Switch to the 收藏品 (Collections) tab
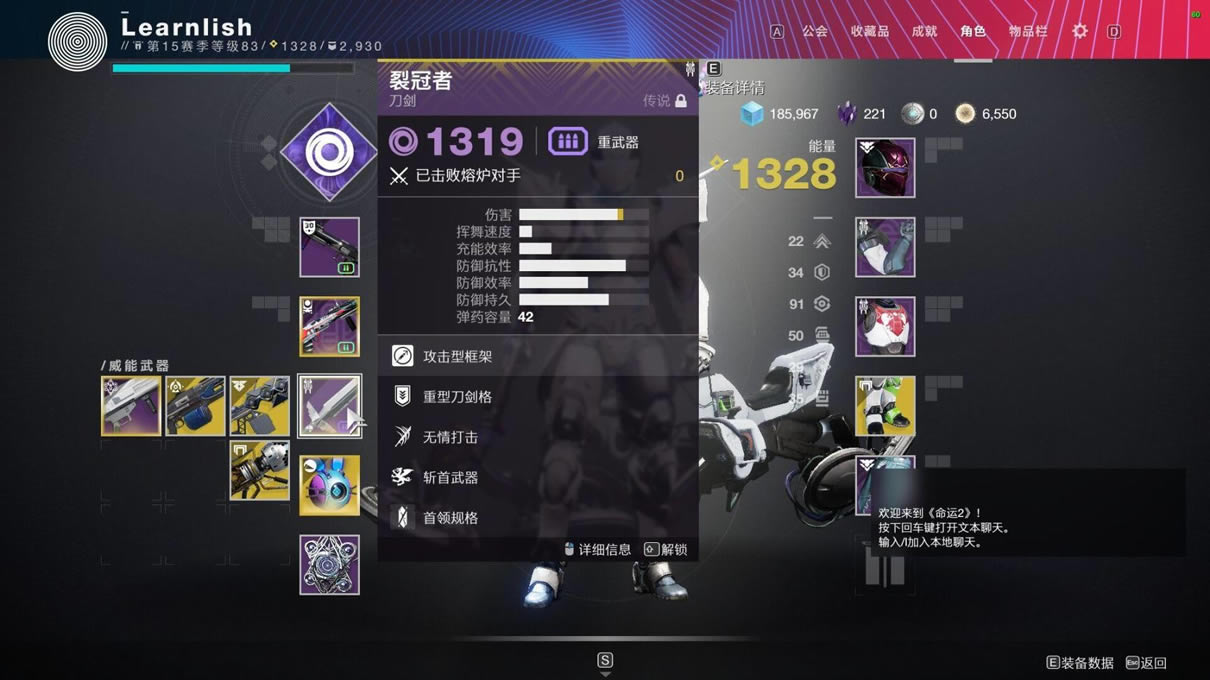Image resolution: width=1210 pixels, height=680 pixels. click(x=869, y=31)
